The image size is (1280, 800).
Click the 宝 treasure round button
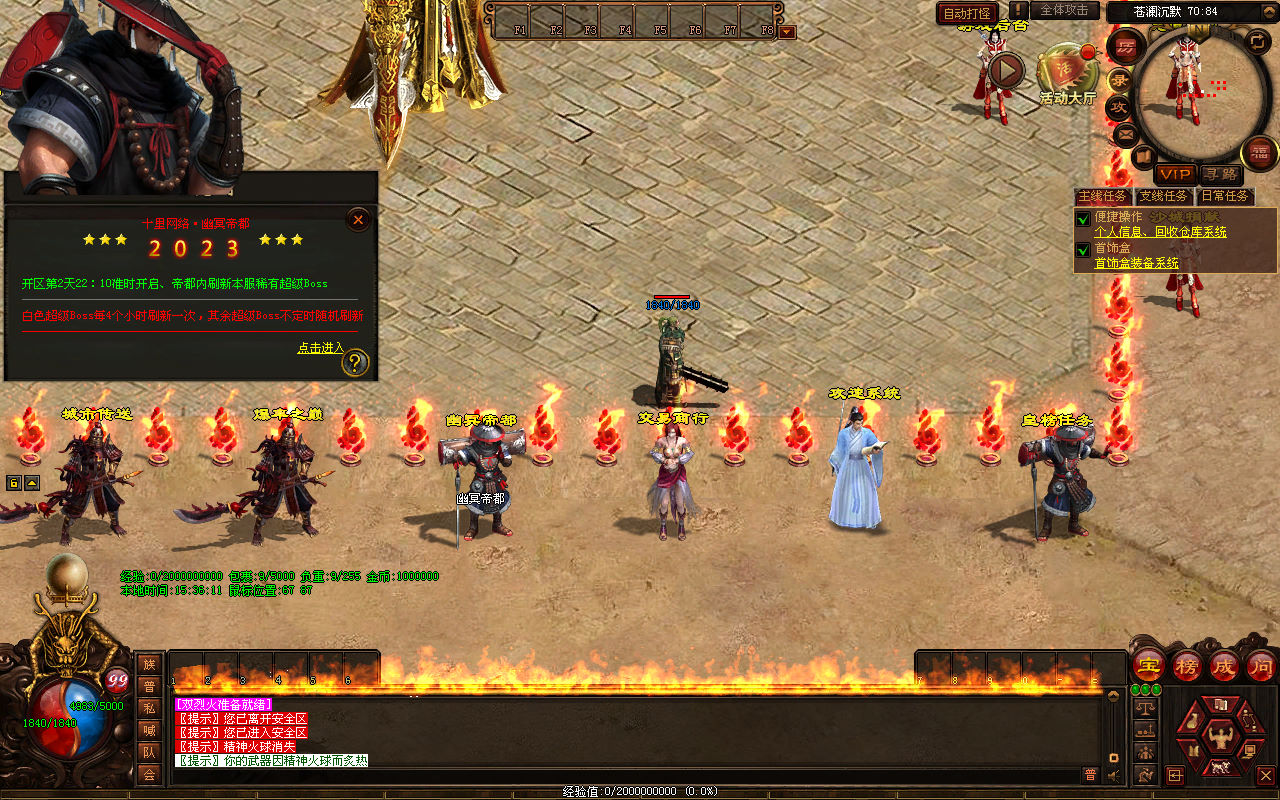coord(1148,665)
